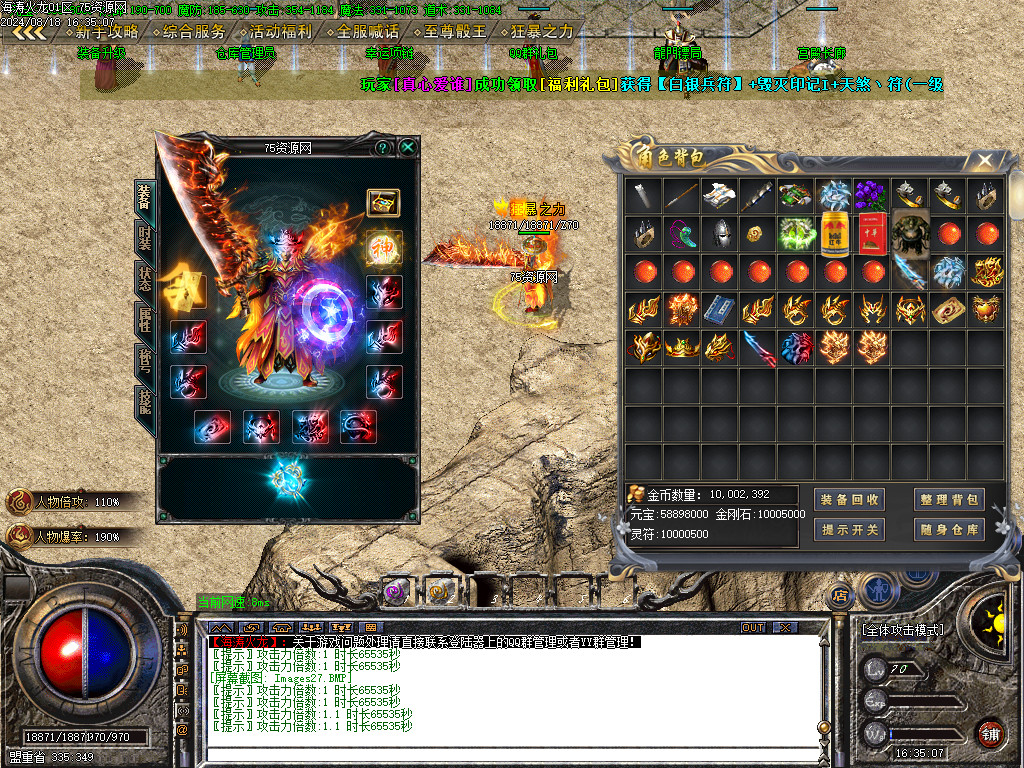Click the 装备回收 button
Image resolution: width=1024 pixels, height=768 pixels.
click(849, 500)
